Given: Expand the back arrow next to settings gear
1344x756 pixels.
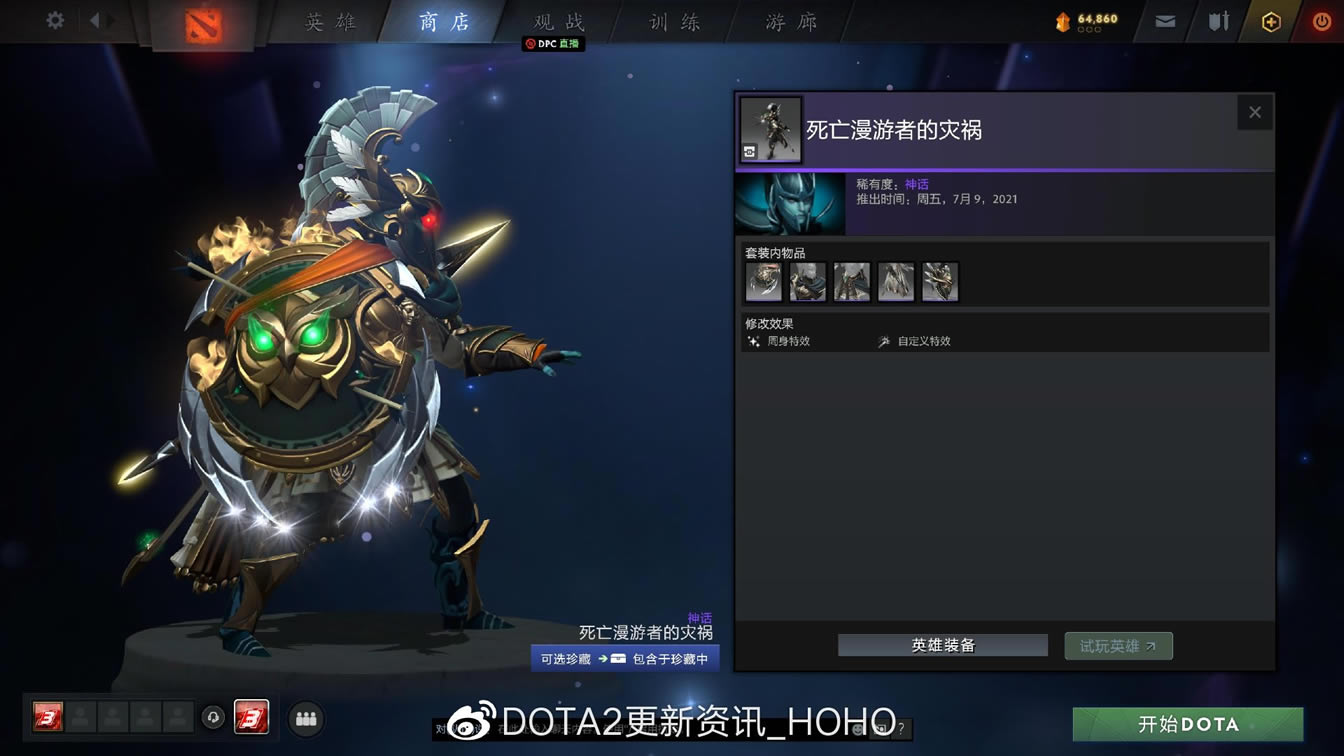Looking at the screenshot, I should pos(97,18).
